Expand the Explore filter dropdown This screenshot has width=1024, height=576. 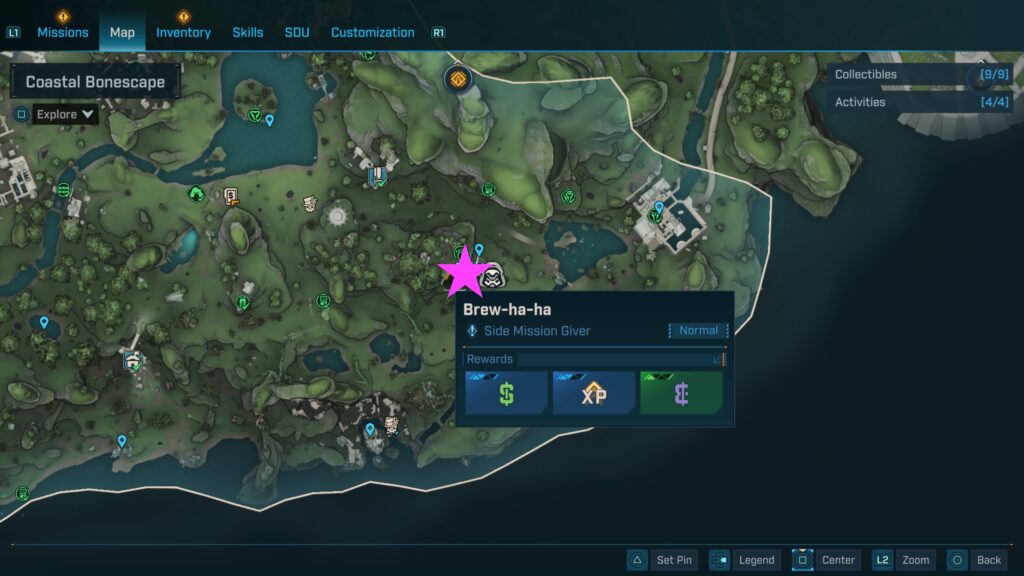click(x=66, y=114)
